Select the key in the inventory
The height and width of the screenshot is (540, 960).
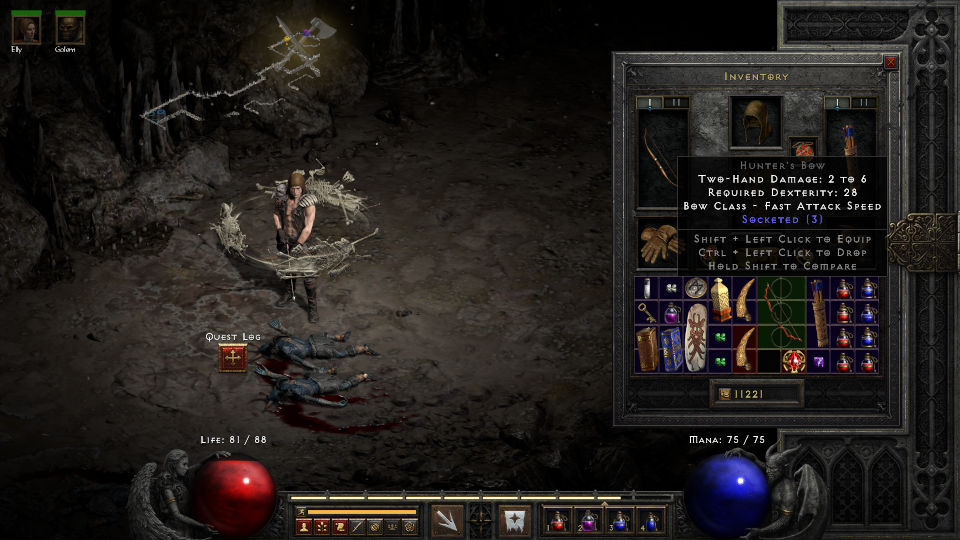tap(645, 312)
